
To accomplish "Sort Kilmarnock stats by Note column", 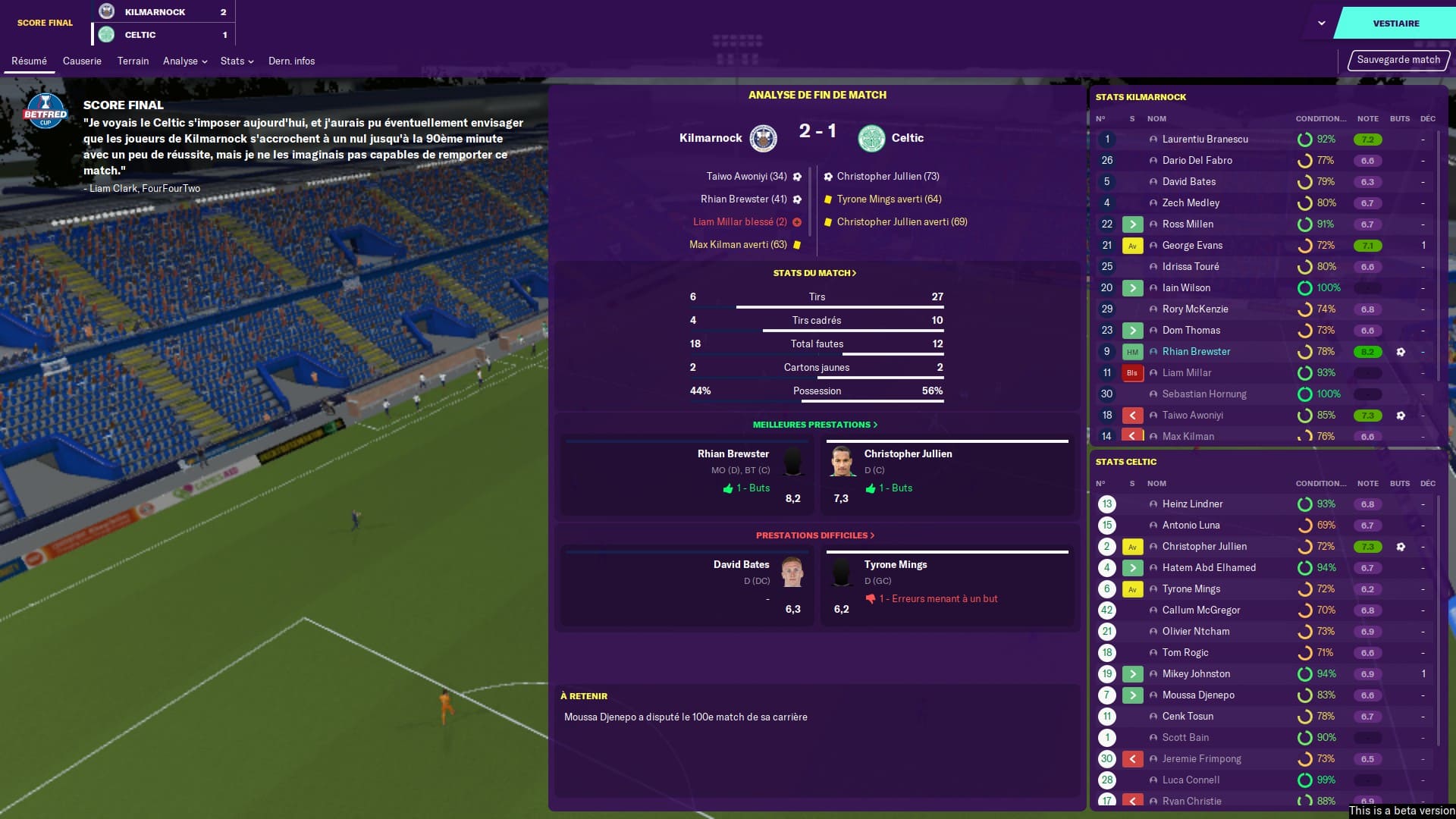I will tap(1367, 119).
